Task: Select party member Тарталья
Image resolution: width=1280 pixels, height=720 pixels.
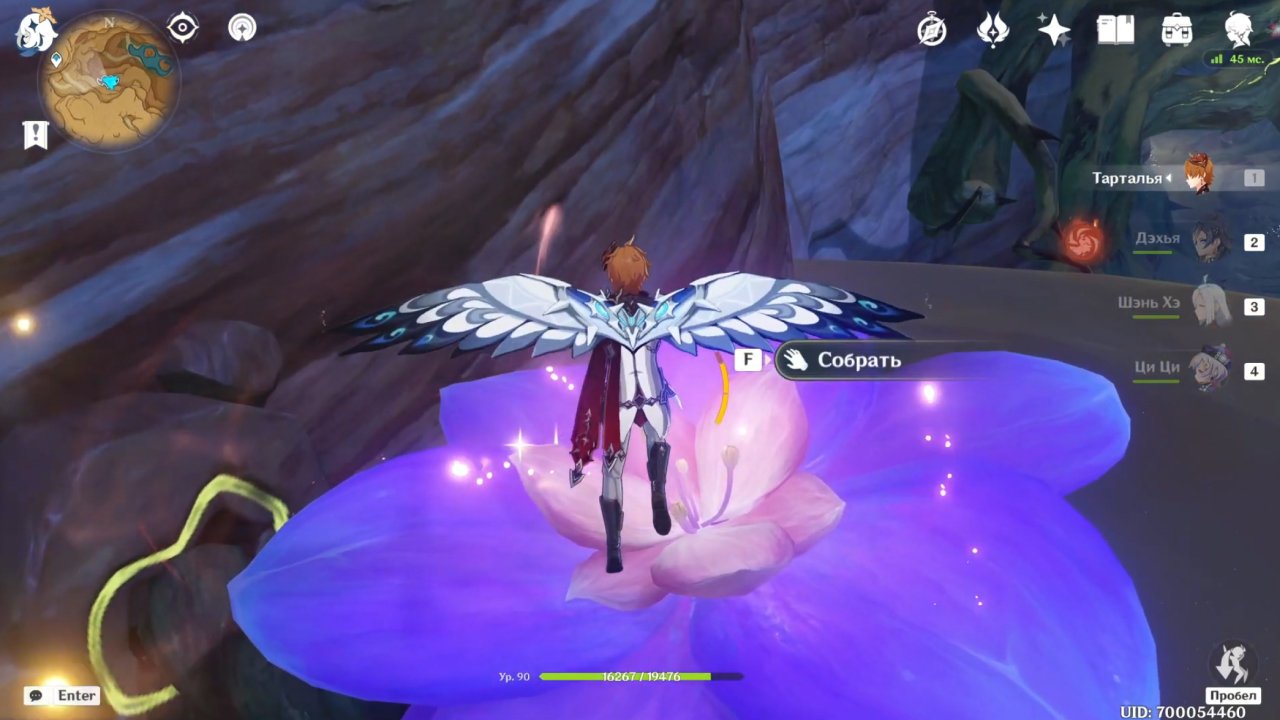Action: click(x=1198, y=176)
